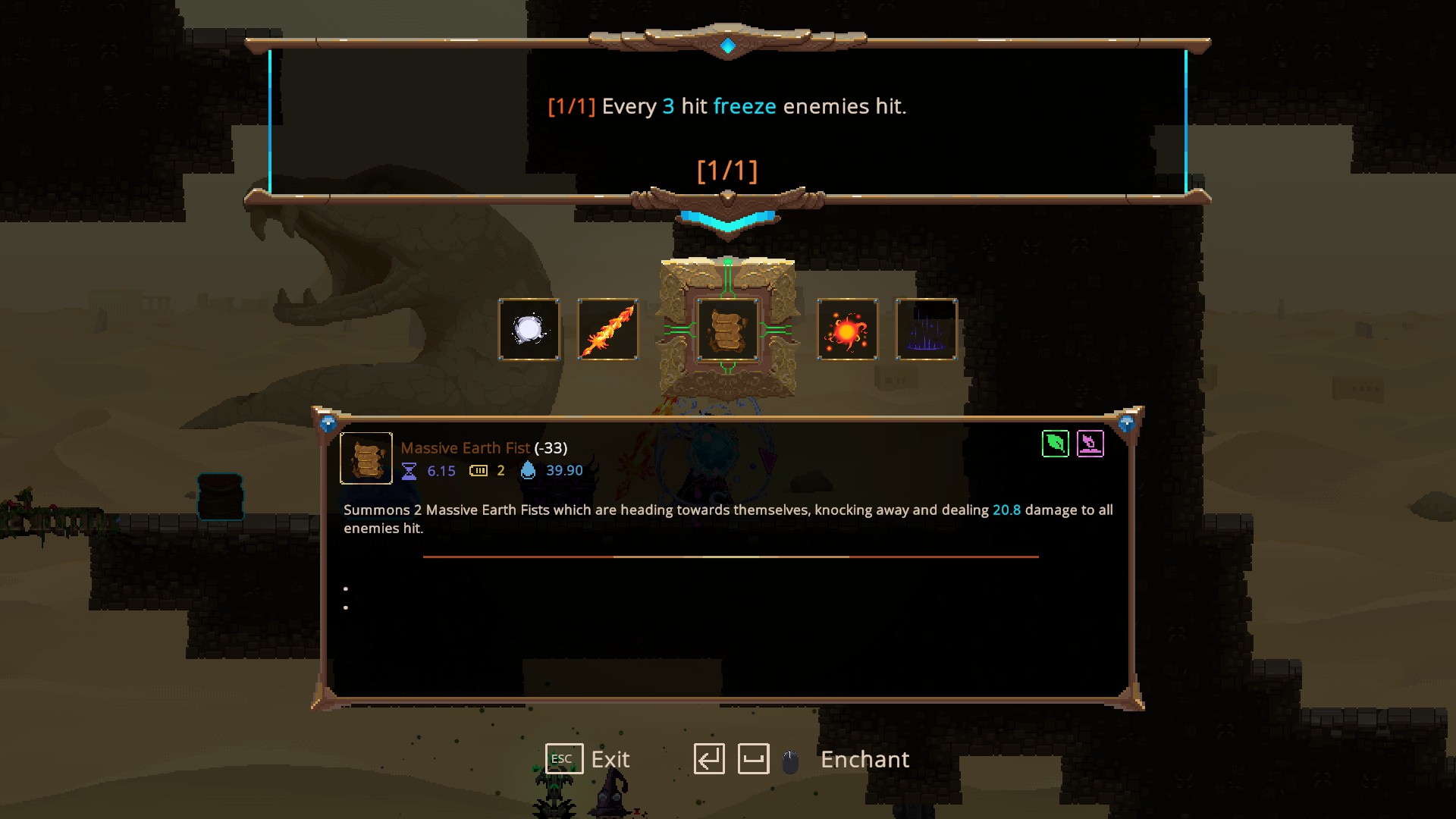The image size is (1456, 819).
Task: Click the hourglass cooldown icon showing 6.15
Action: [409, 470]
